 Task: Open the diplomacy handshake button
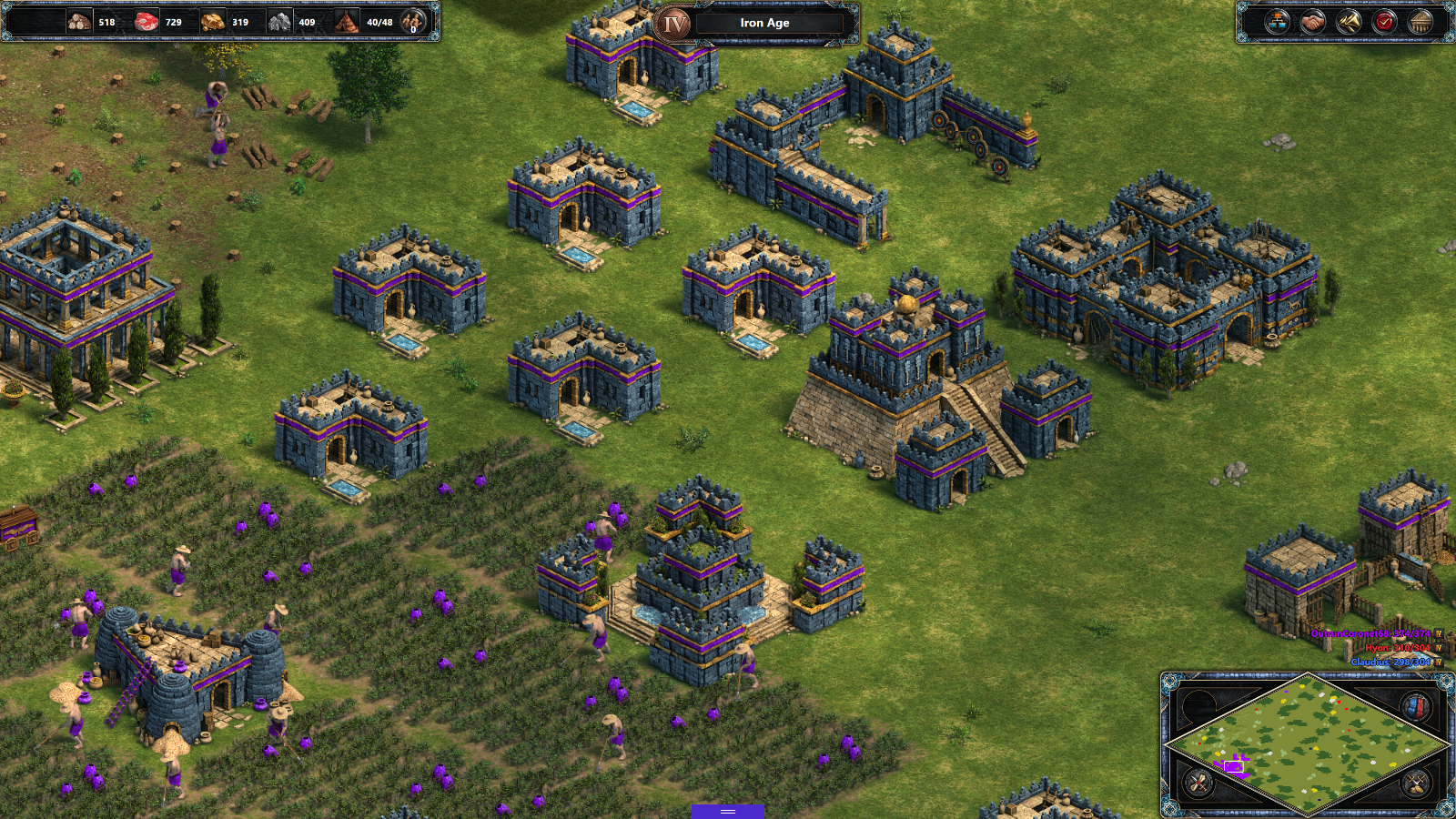tap(1312, 22)
